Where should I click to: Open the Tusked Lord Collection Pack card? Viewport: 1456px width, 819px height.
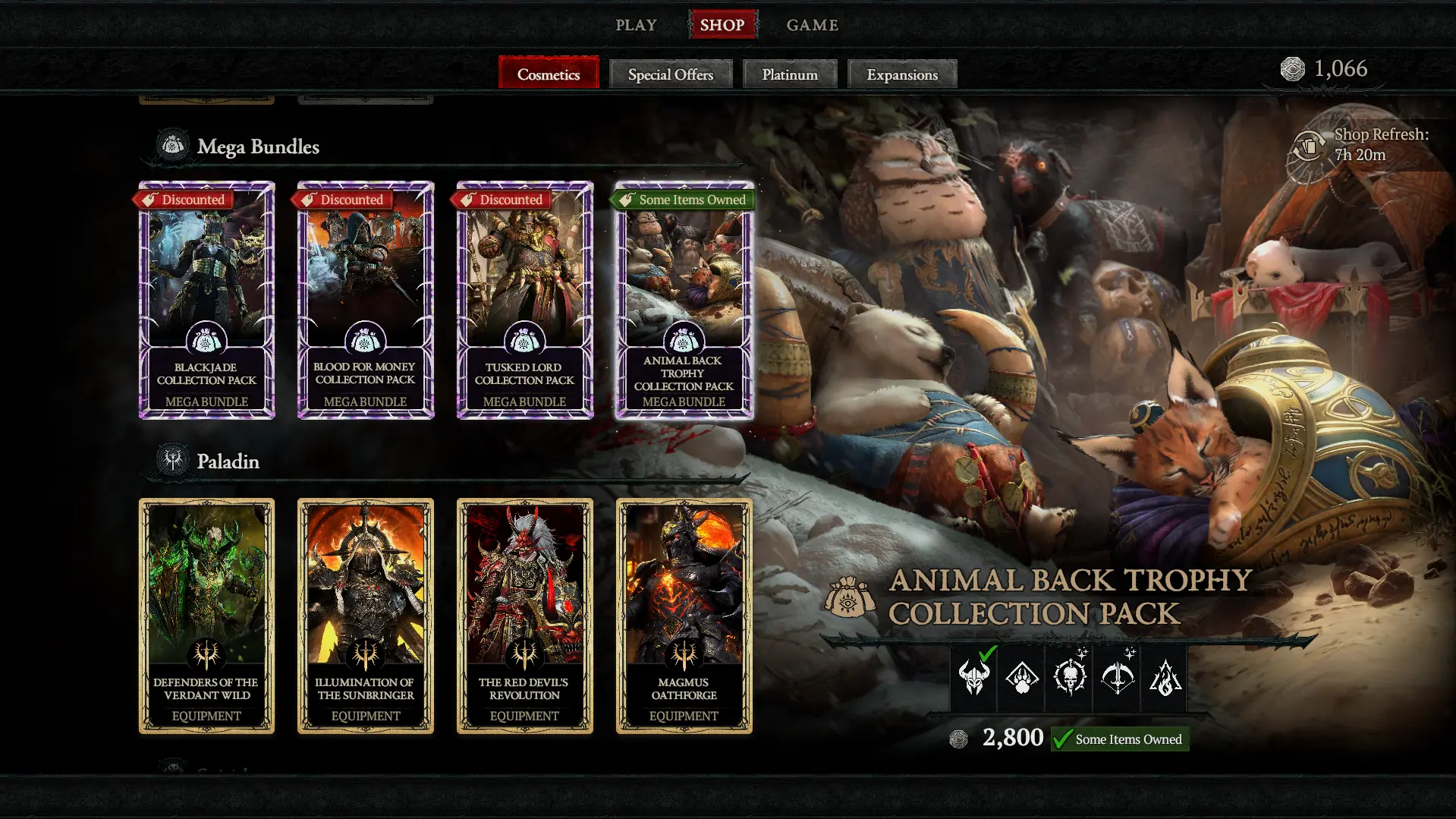point(524,301)
